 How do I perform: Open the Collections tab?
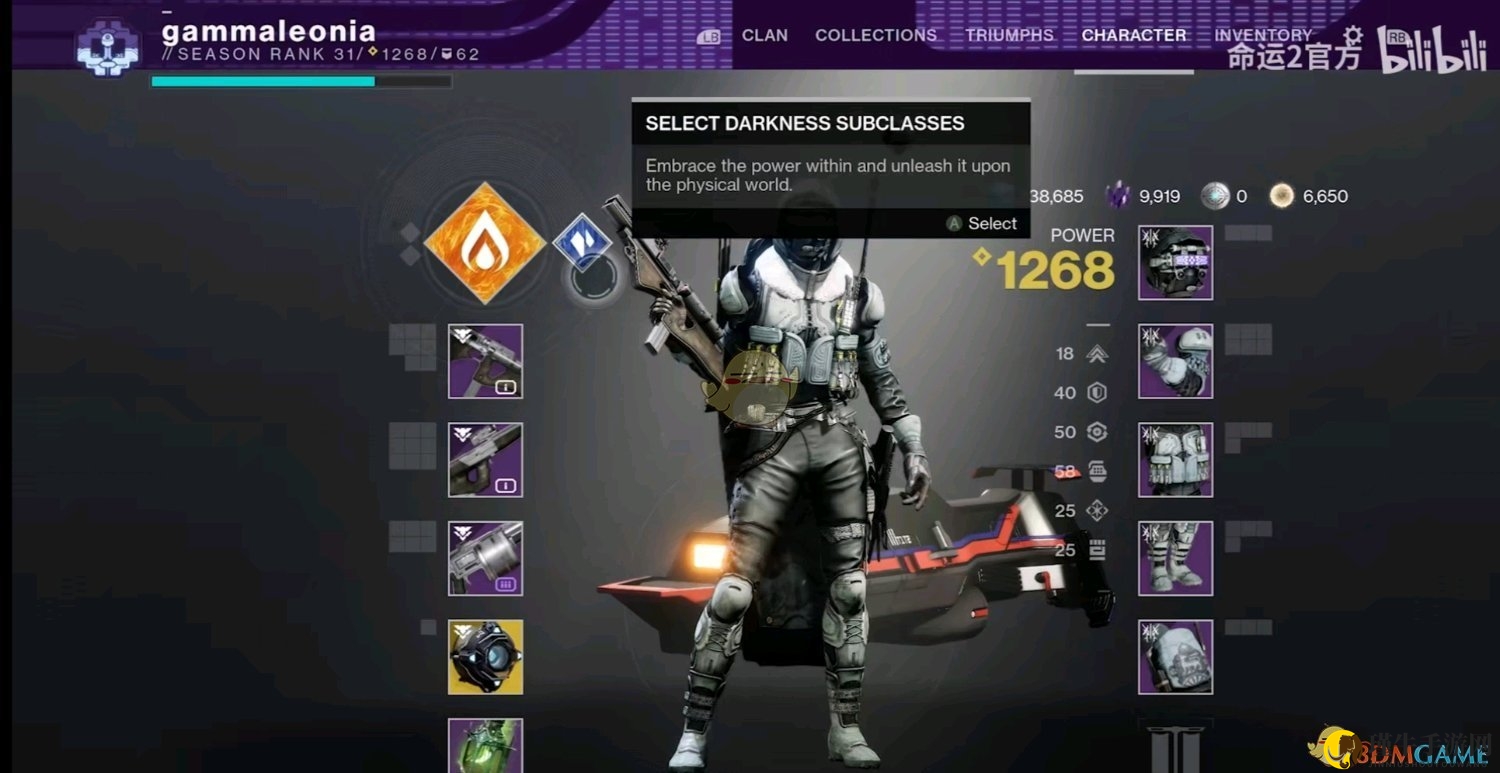875,35
